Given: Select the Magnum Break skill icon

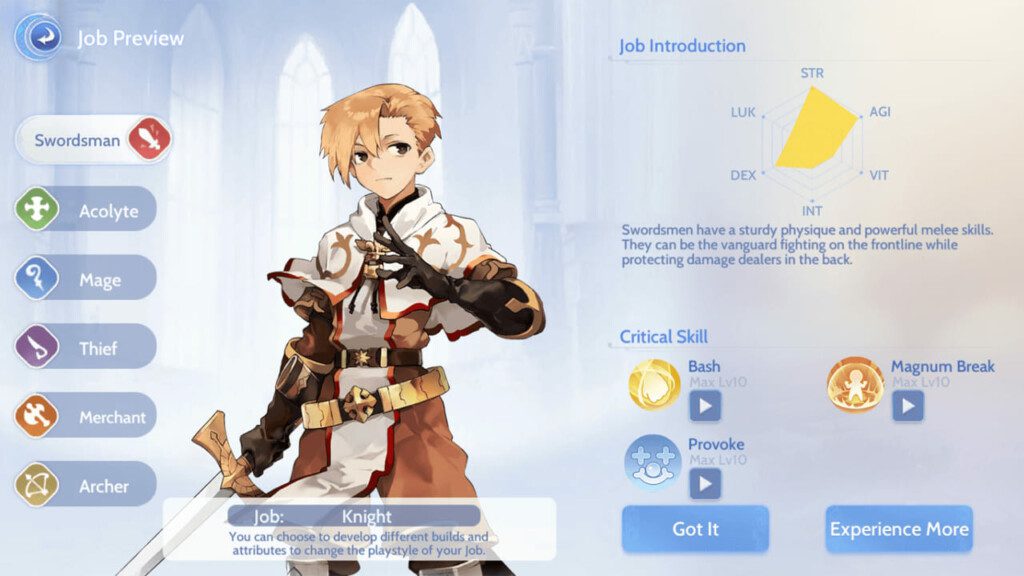Looking at the screenshot, I should [855, 385].
